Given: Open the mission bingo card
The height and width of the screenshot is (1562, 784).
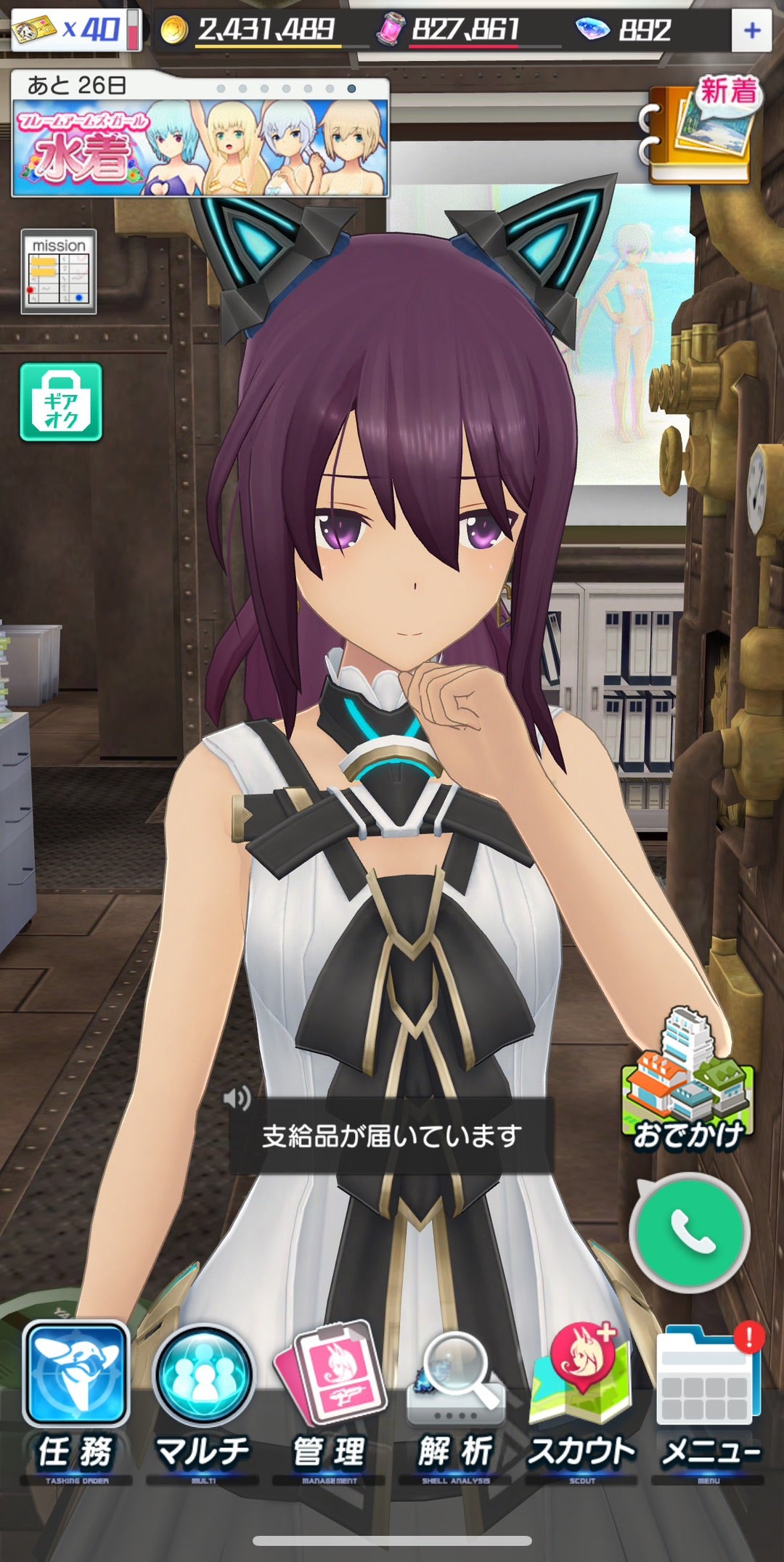Looking at the screenshot, I should [x=59, y=272].
